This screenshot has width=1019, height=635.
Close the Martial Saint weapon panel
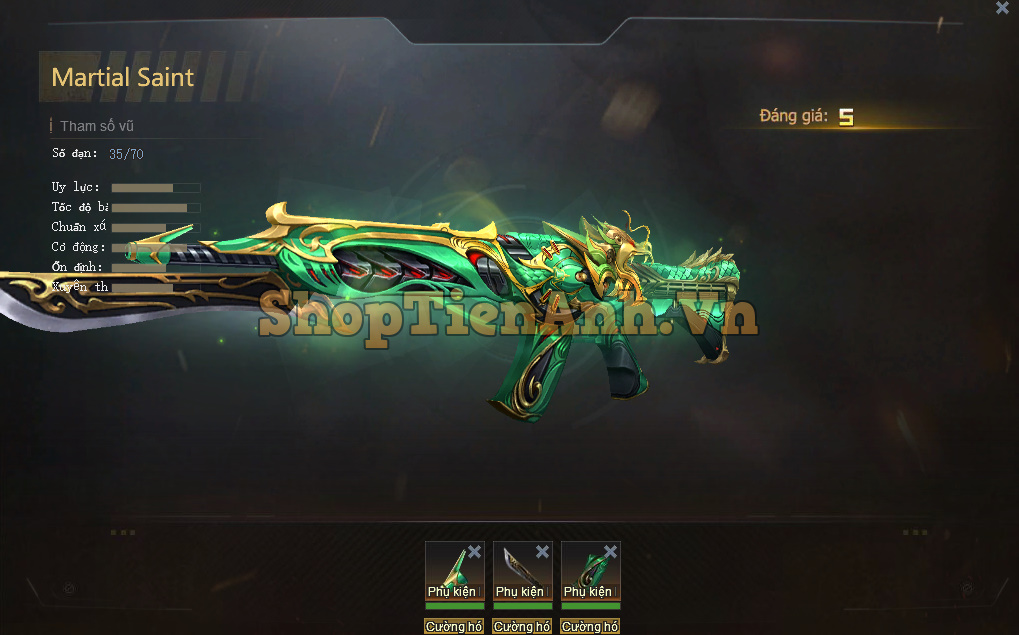pyautogui.click(x=1002, y=8)
